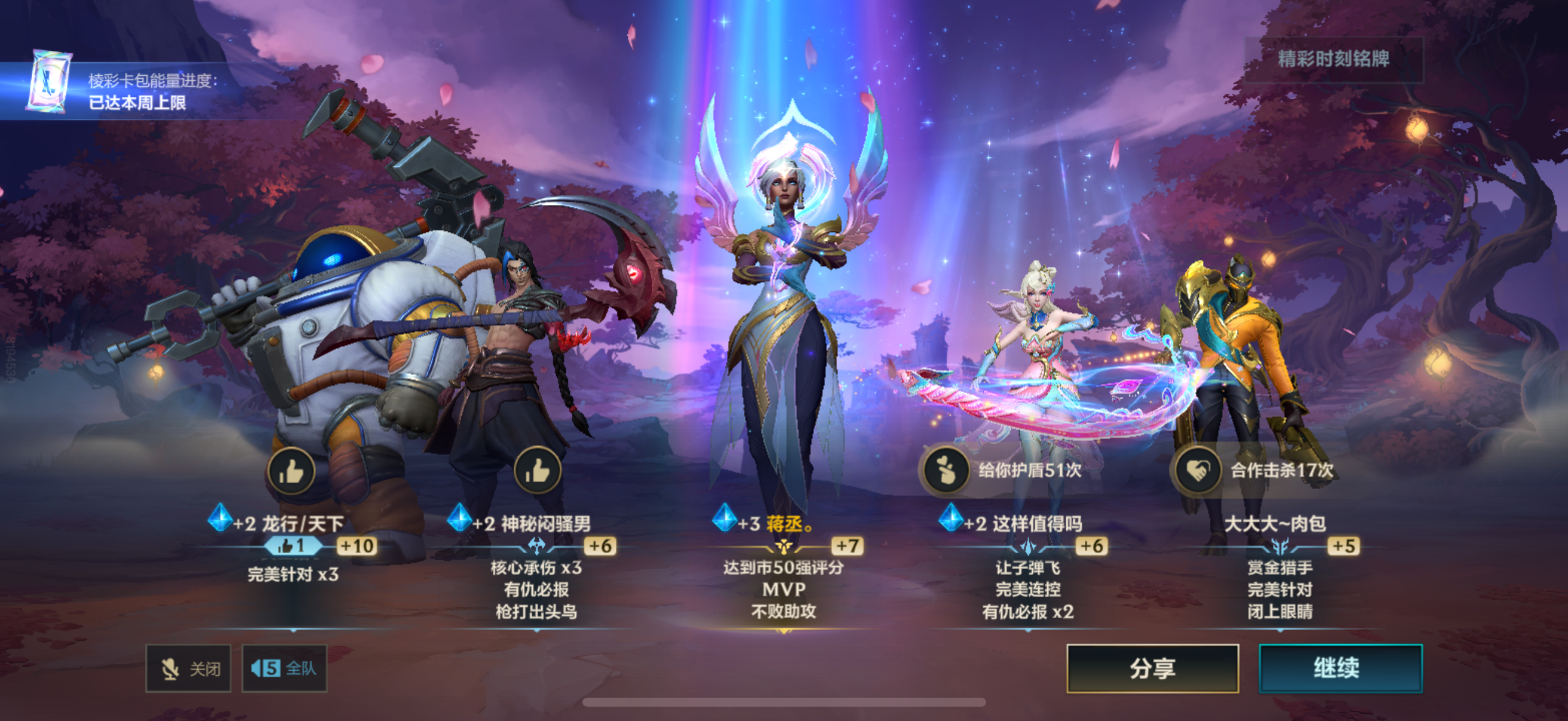
Task: Toggle the 关闭 microphone button
Action: [188, 668]
